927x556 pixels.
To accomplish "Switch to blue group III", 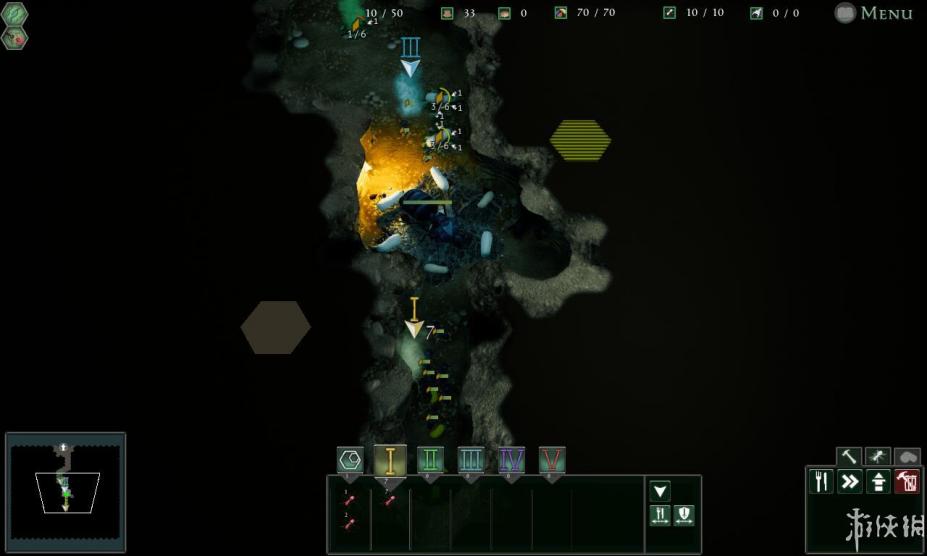I will click(471, 460).
